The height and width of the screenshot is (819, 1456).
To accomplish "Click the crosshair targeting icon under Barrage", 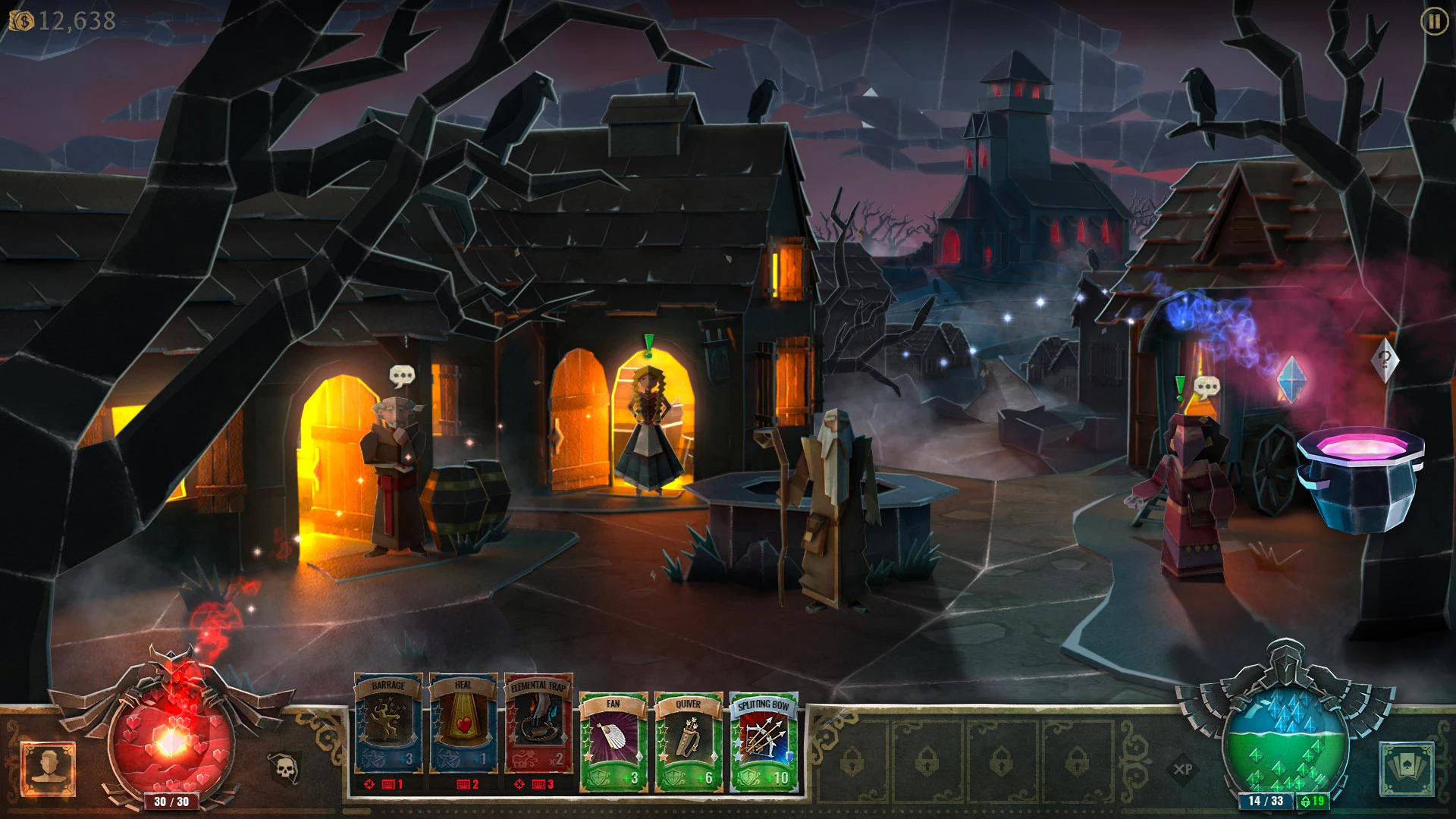I will pos(368,785).
